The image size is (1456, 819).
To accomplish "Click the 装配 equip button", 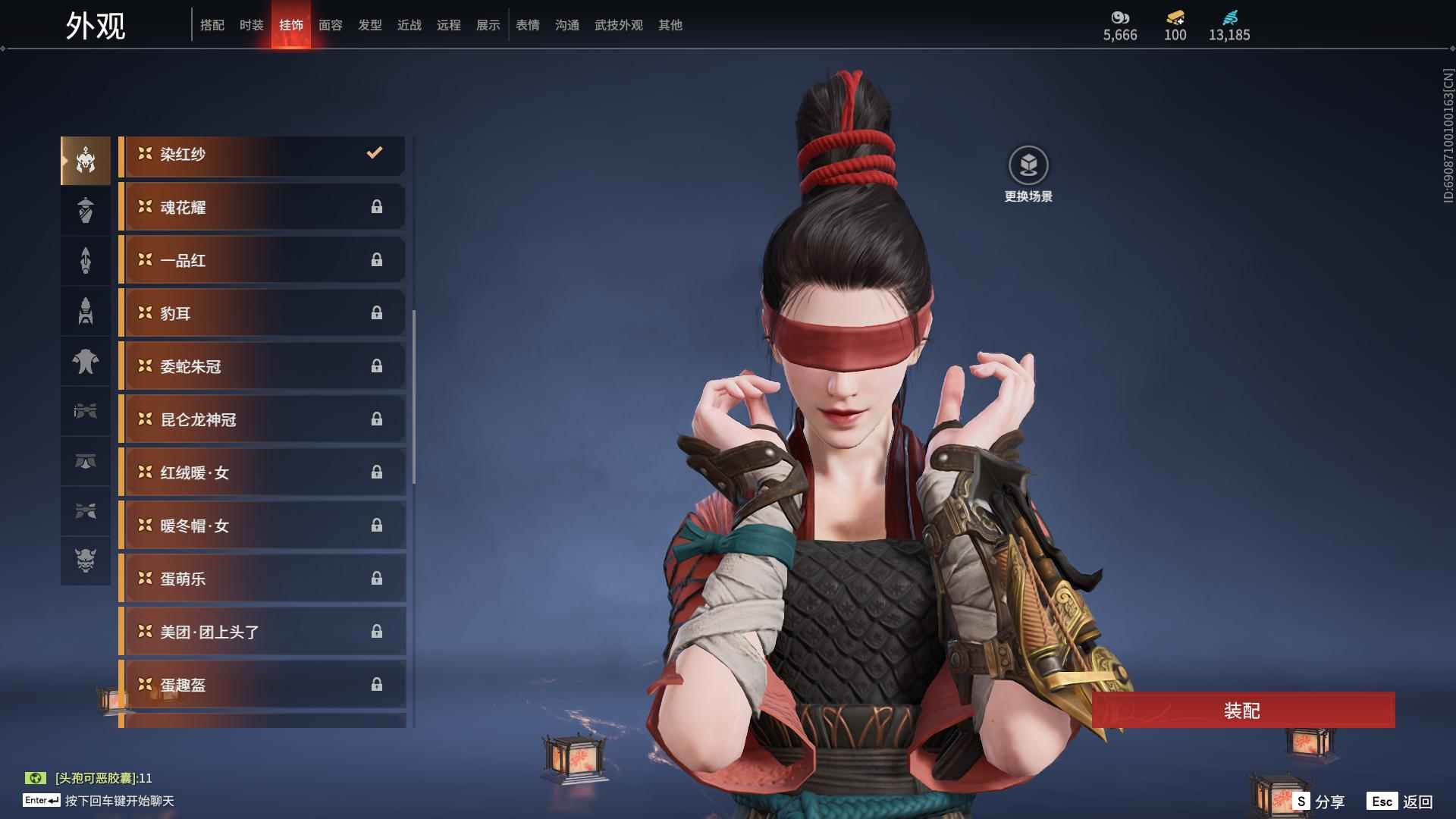I will 1242,711.
